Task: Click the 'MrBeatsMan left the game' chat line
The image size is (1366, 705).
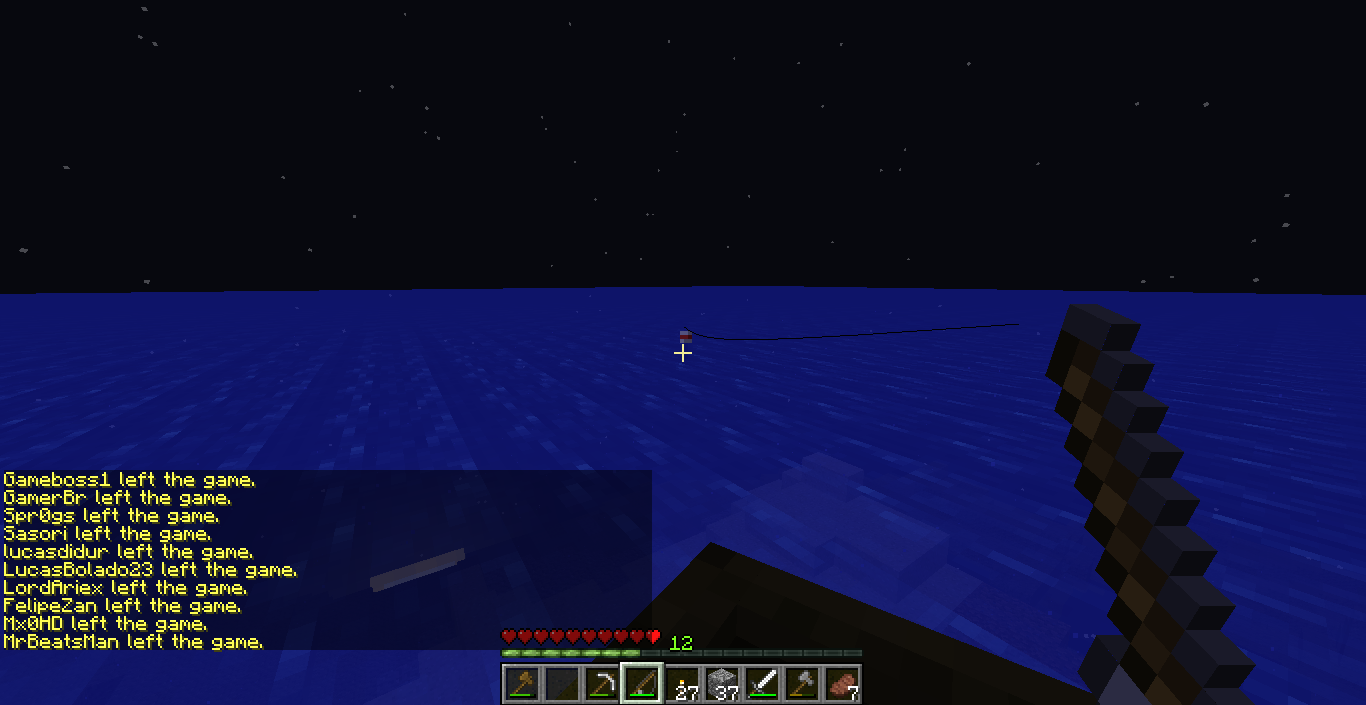Action: 133,642
